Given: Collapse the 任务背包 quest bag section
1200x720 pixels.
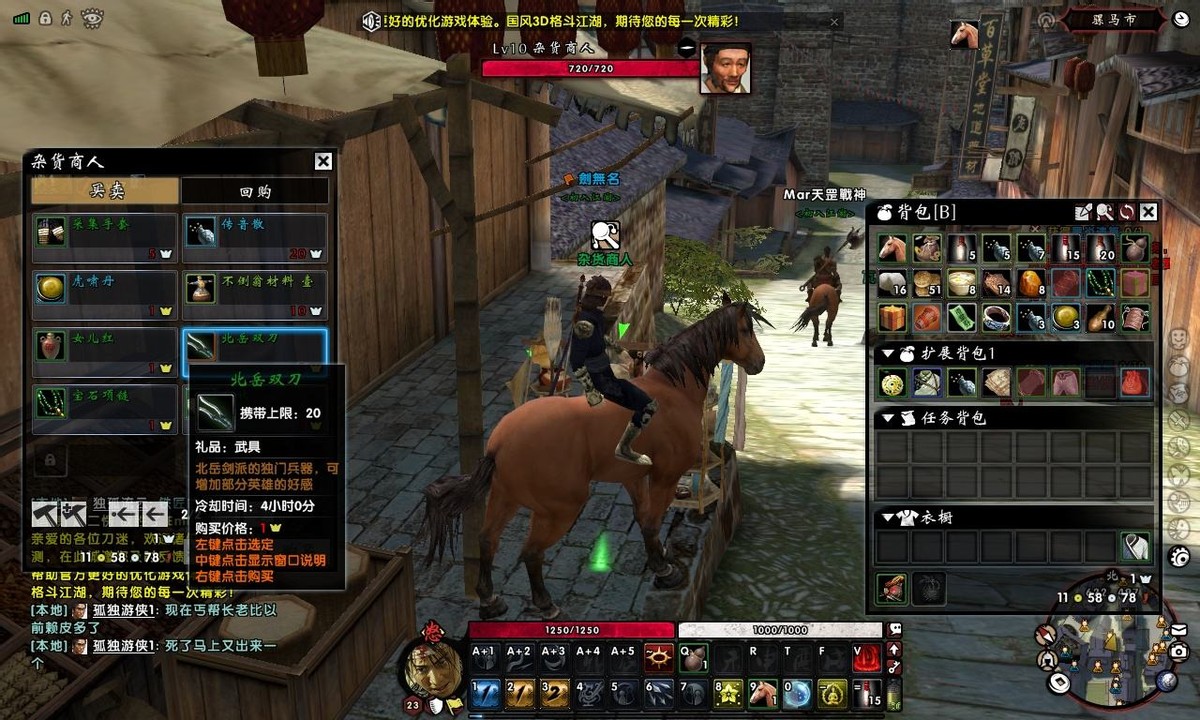Looking at the screenshot, I should point(887,418).
